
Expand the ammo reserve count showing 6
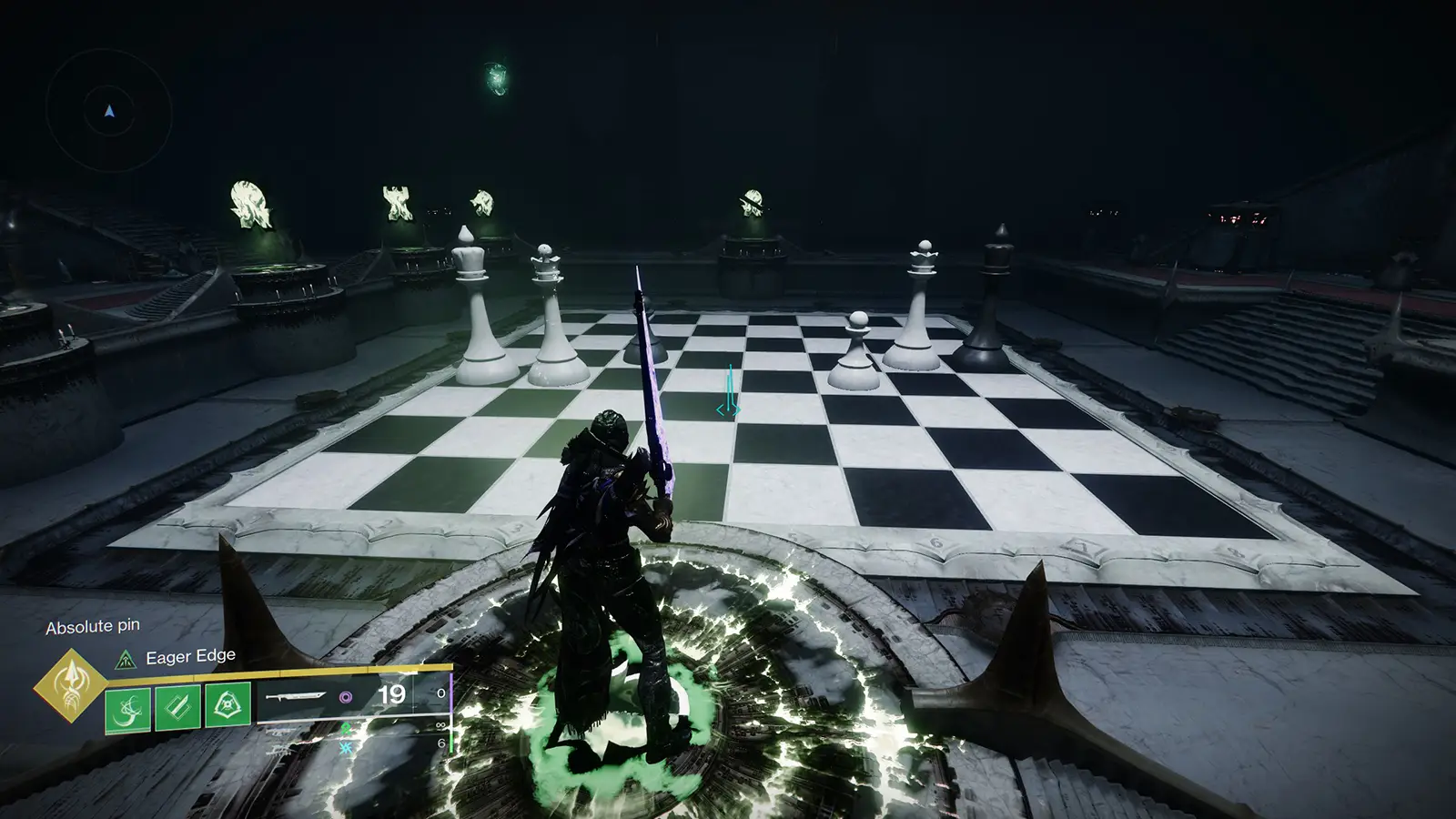pos(441,743)
